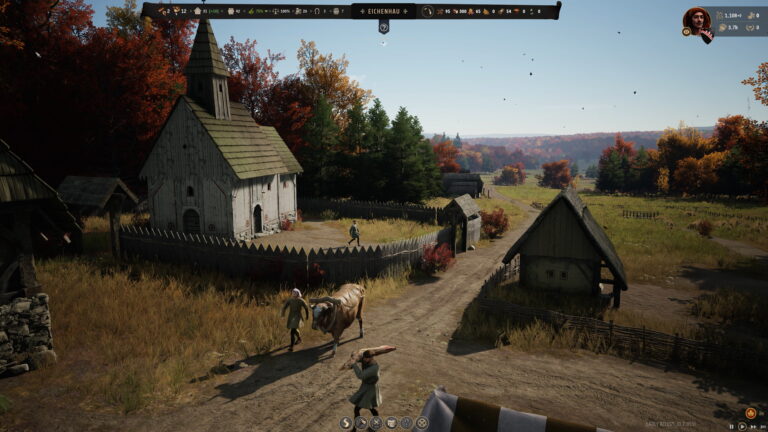768x432 pixels.
Task: Set game speed to normal play
Action: [742, 427]
